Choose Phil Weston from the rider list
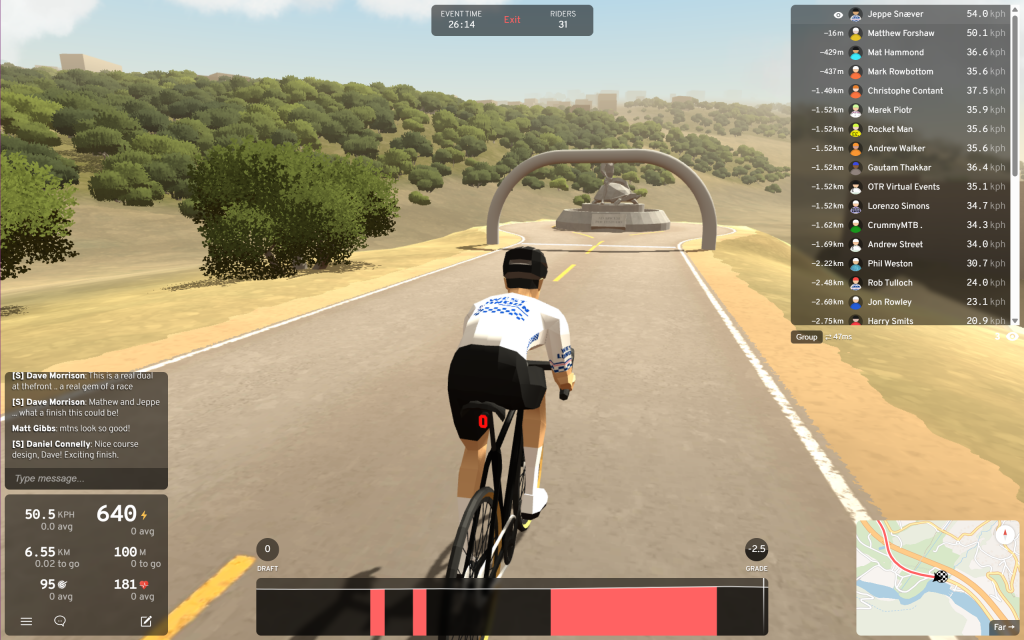 coord(890,264)
